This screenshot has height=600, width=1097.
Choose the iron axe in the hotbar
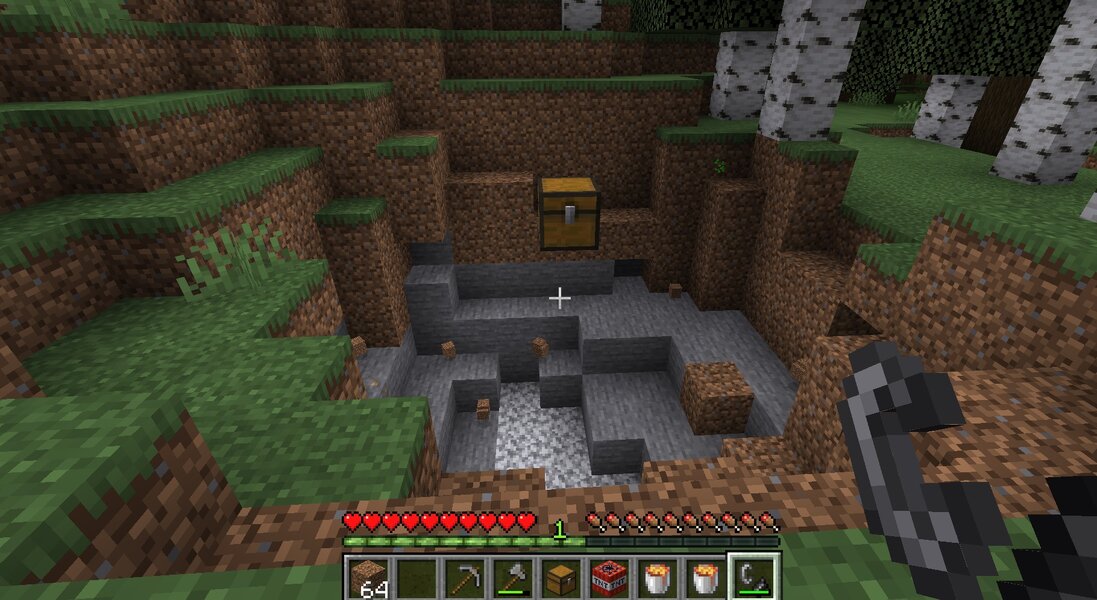click(513, 578)
